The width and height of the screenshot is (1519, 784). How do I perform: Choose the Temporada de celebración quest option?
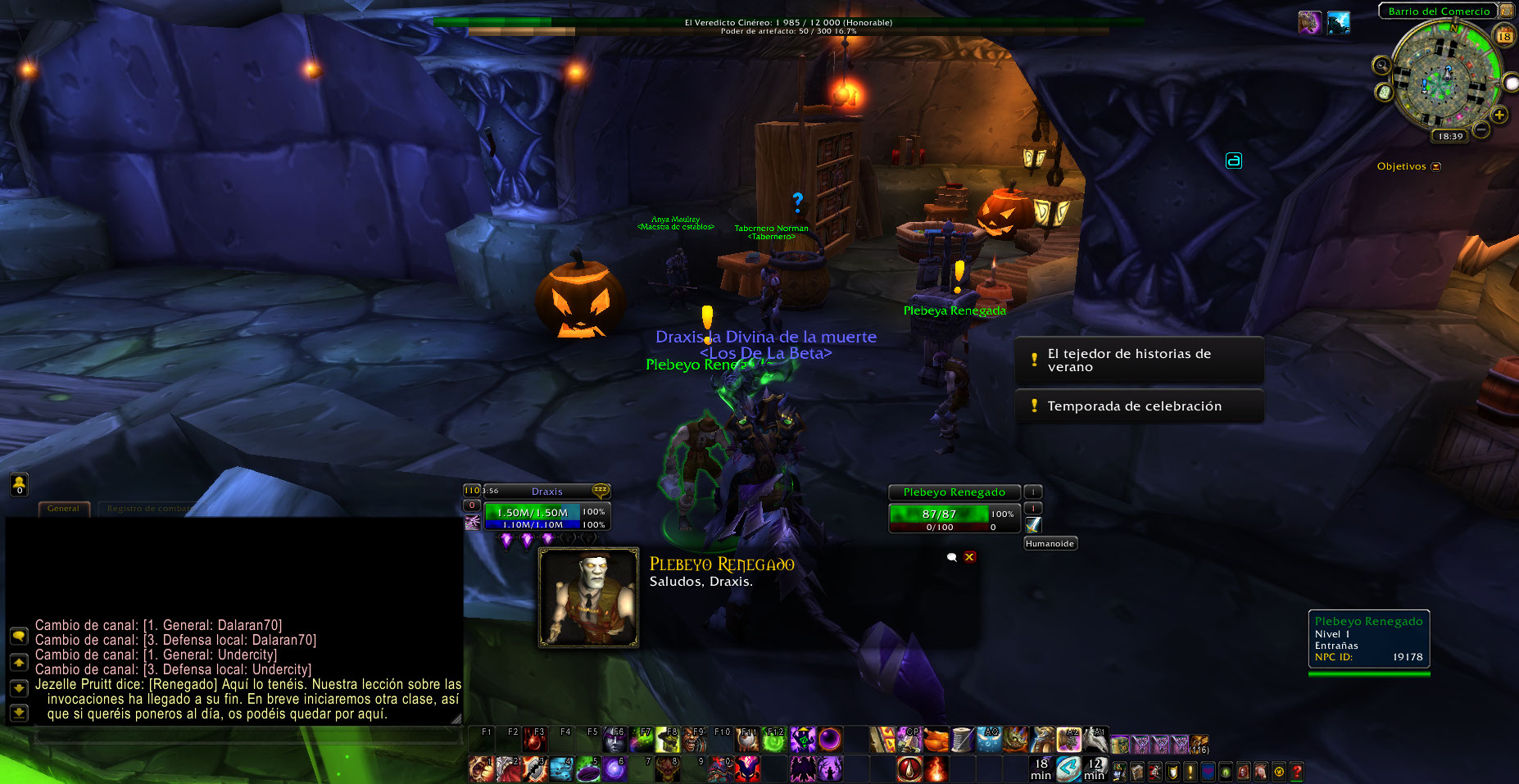point(1138,406)
